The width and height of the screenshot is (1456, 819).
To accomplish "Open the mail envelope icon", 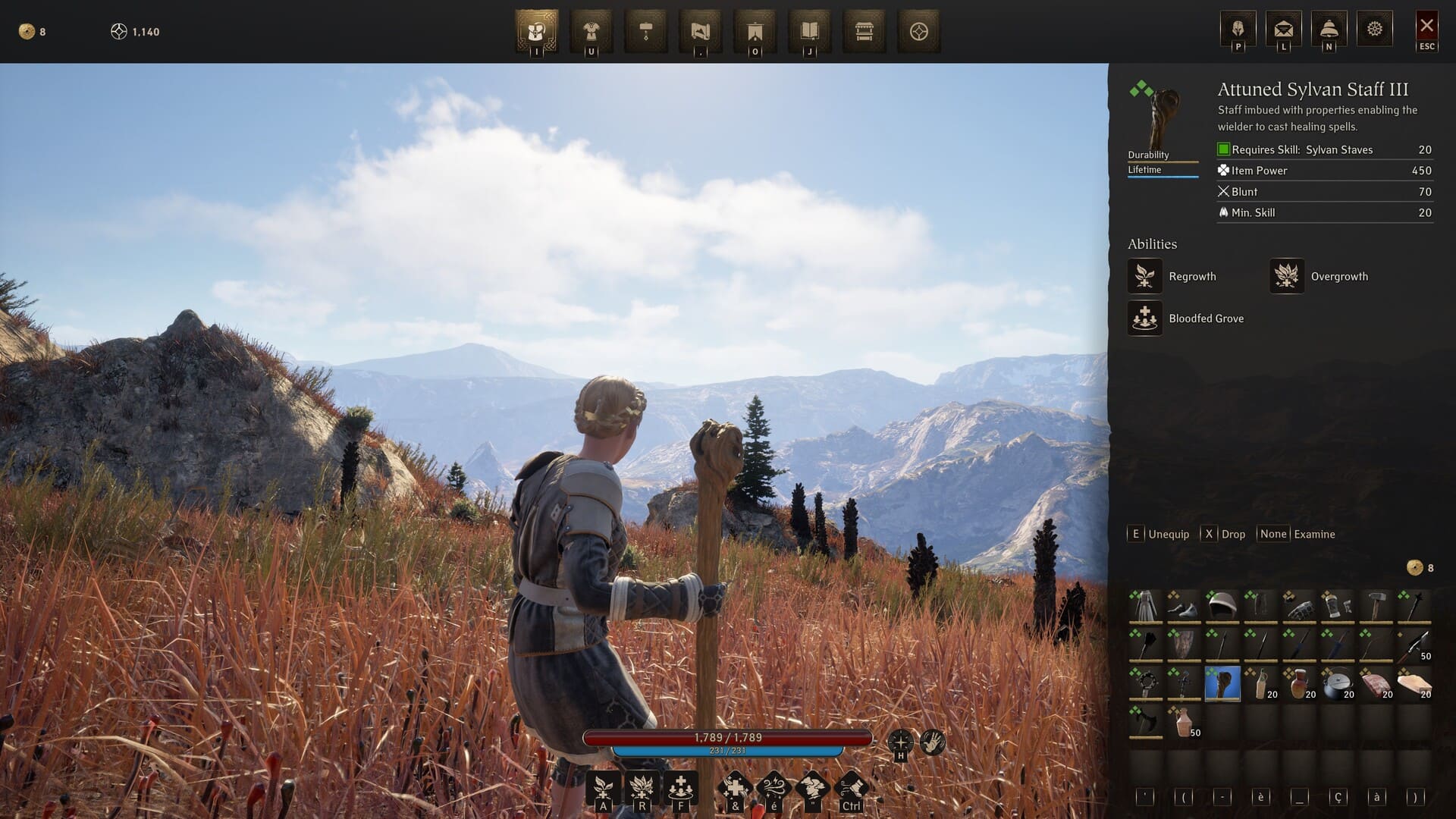I will tap(1283, 29).
